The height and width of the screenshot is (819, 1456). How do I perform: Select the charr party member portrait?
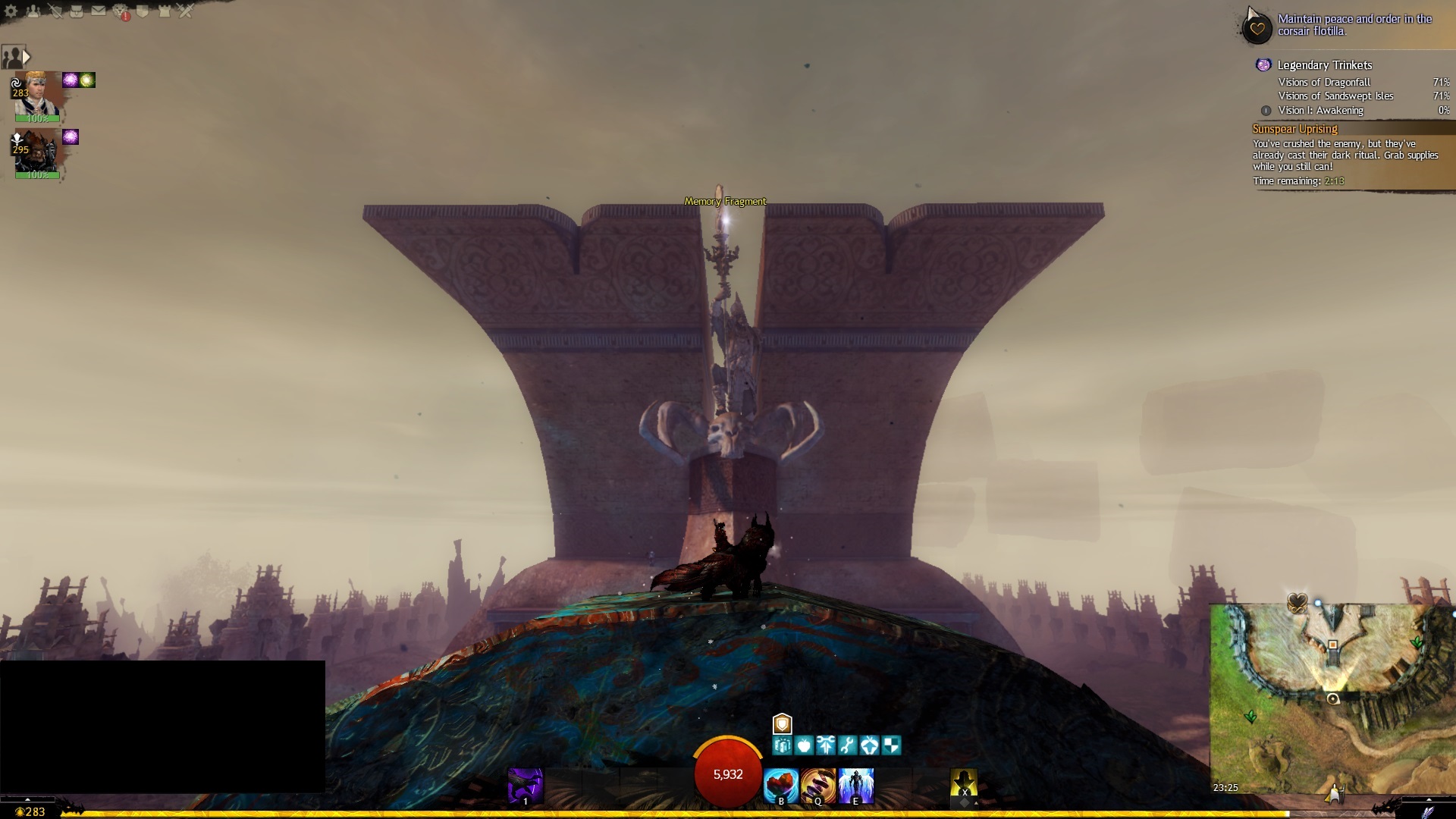tap(38, 150)
